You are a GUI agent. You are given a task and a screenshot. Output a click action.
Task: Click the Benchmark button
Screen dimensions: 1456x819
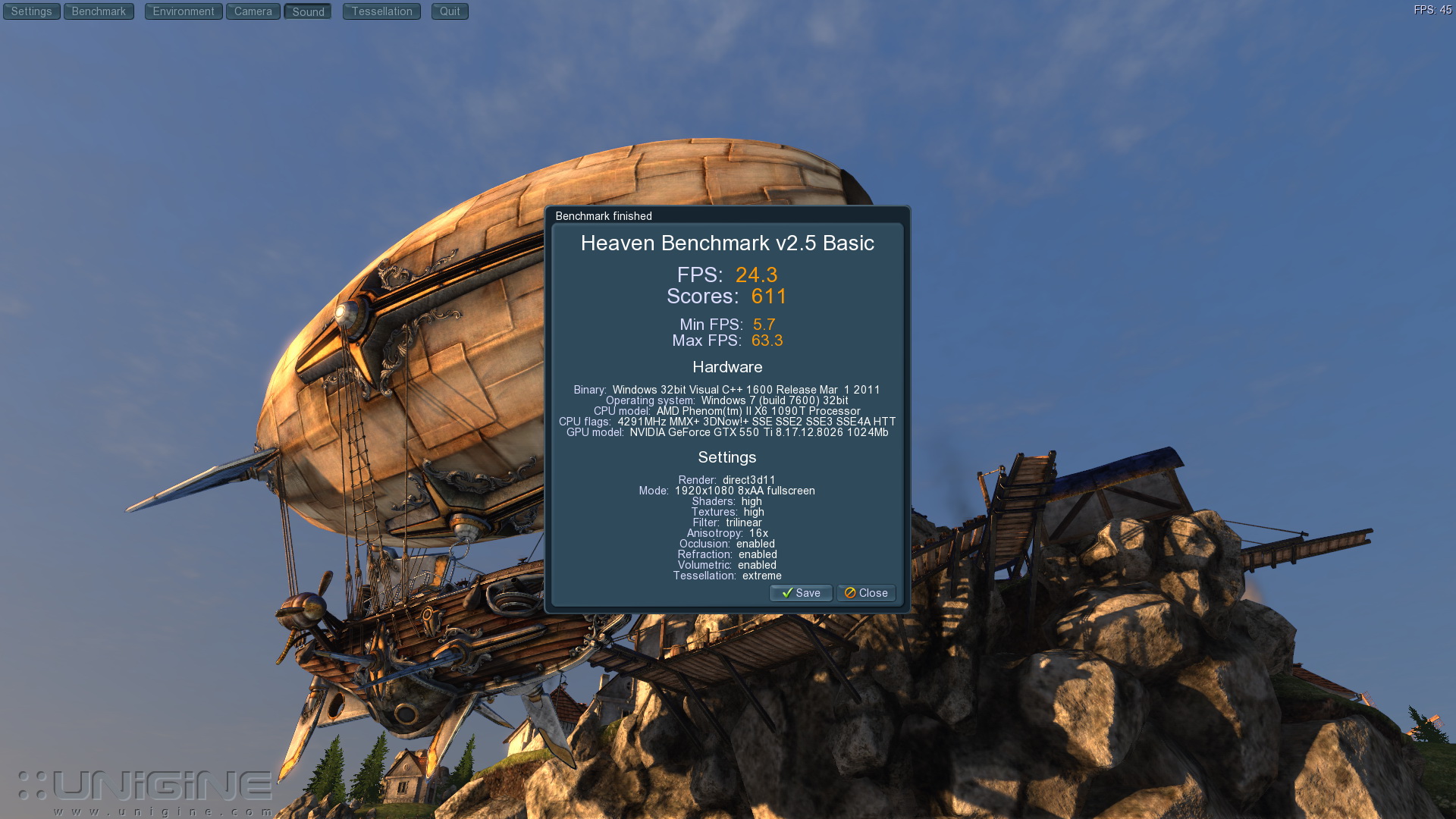[x=99, y=11]
